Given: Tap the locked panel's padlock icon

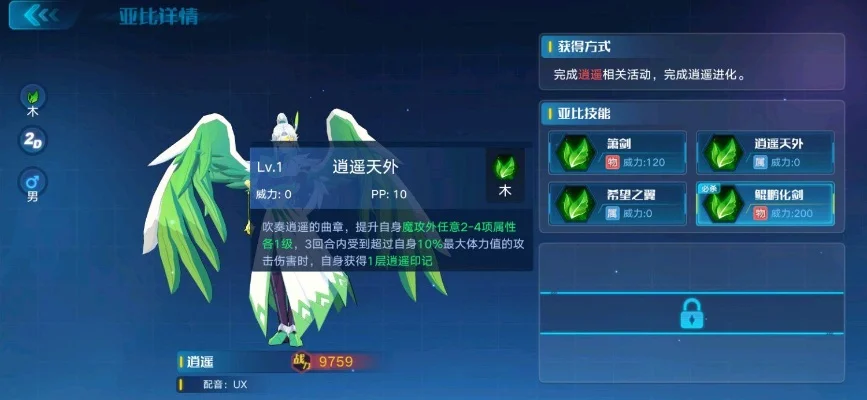Looking at the screenshot, I should click(x=691, y=313).
